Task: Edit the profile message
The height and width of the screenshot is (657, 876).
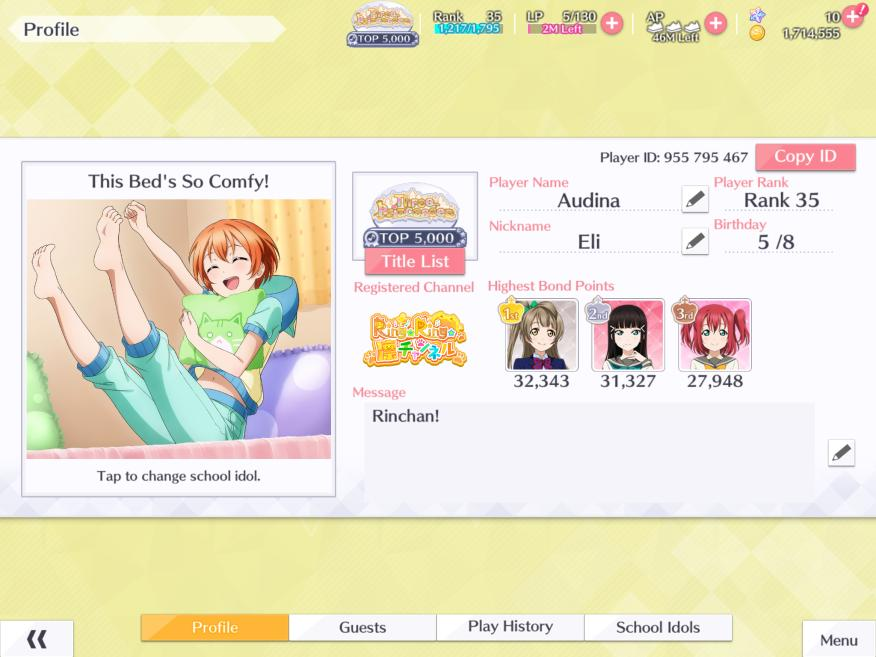Action: click(x=841, y=453)
